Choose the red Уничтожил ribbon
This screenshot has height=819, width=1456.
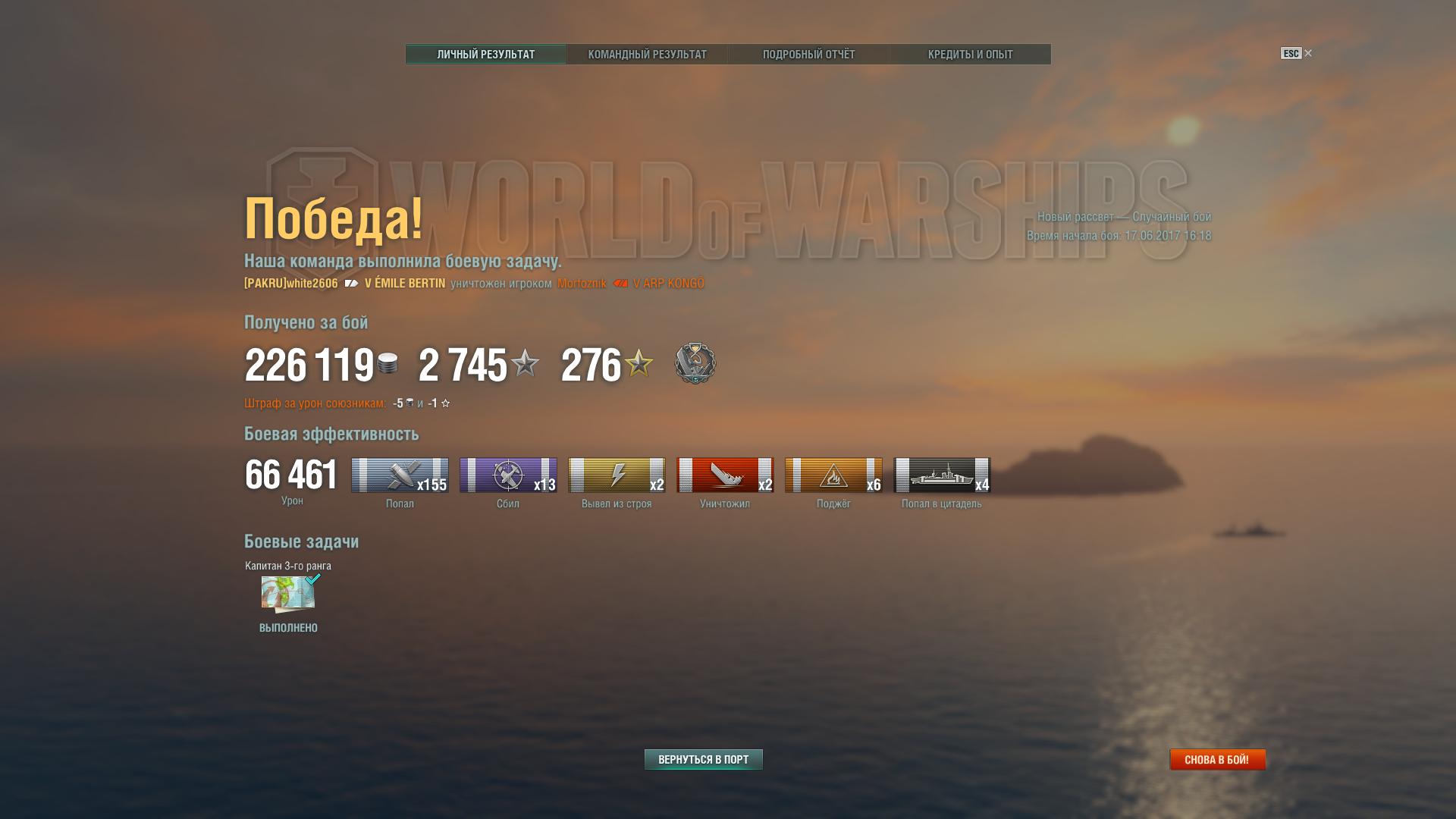725,475
